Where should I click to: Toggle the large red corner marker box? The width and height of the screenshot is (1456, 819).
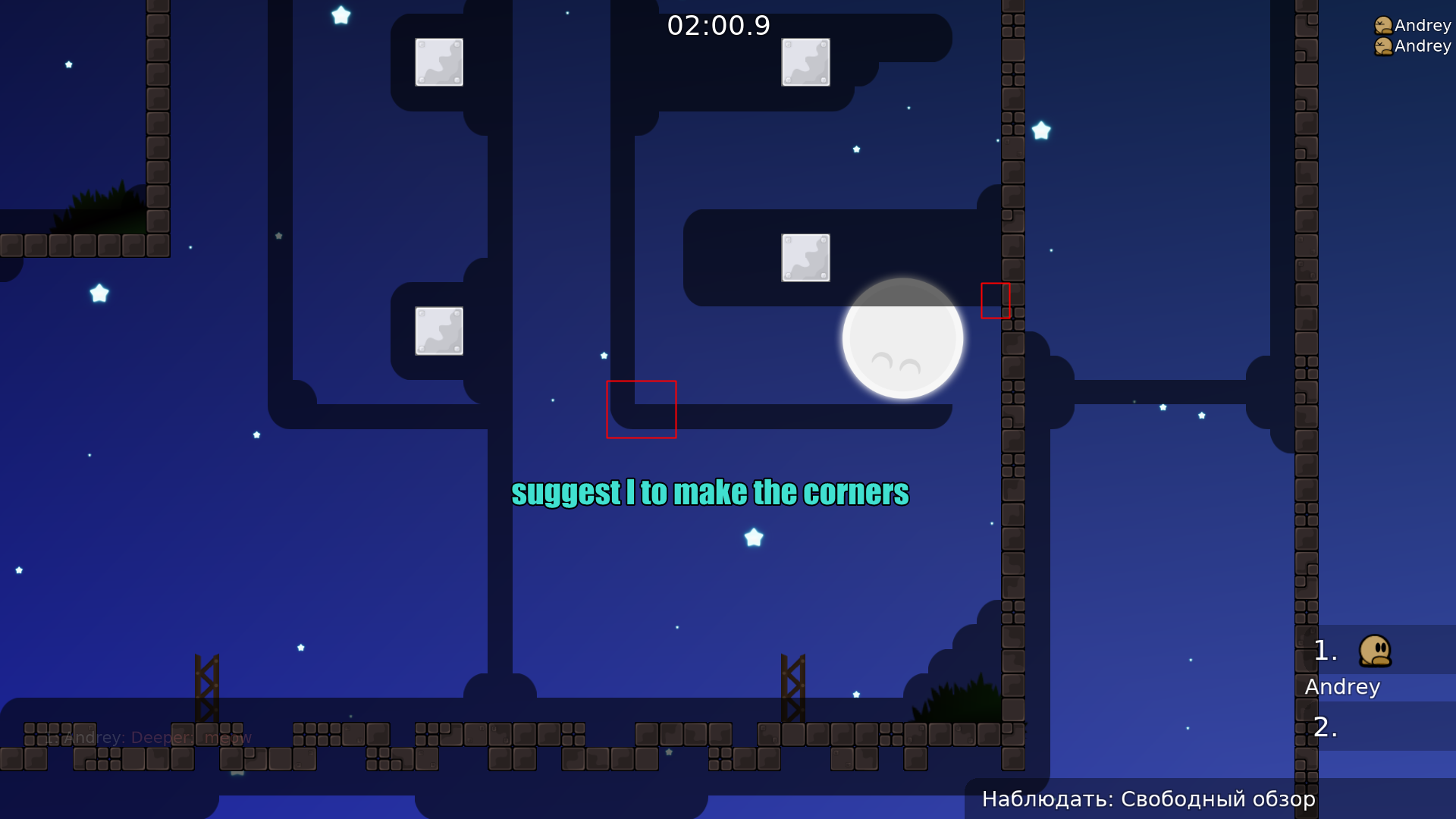coord(642,409)
